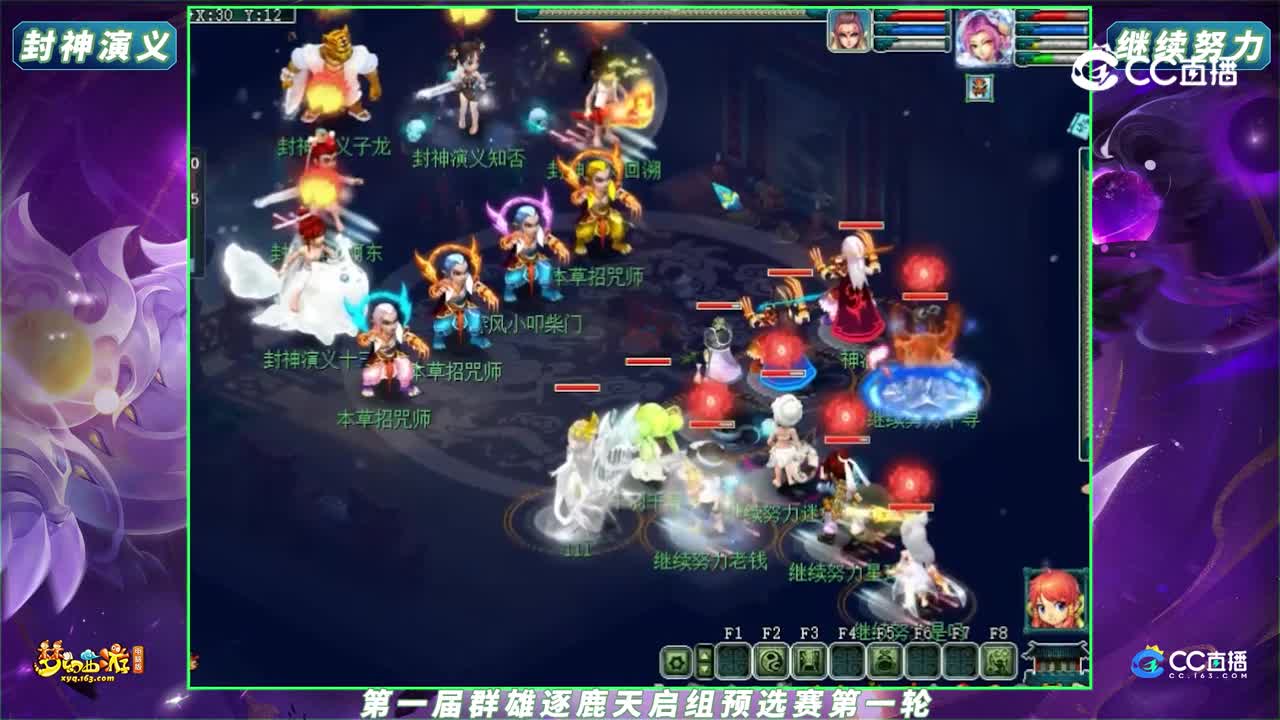
Task: Open the gear-shaped settings icon in the battle toolbar
Action: [677, 662]
